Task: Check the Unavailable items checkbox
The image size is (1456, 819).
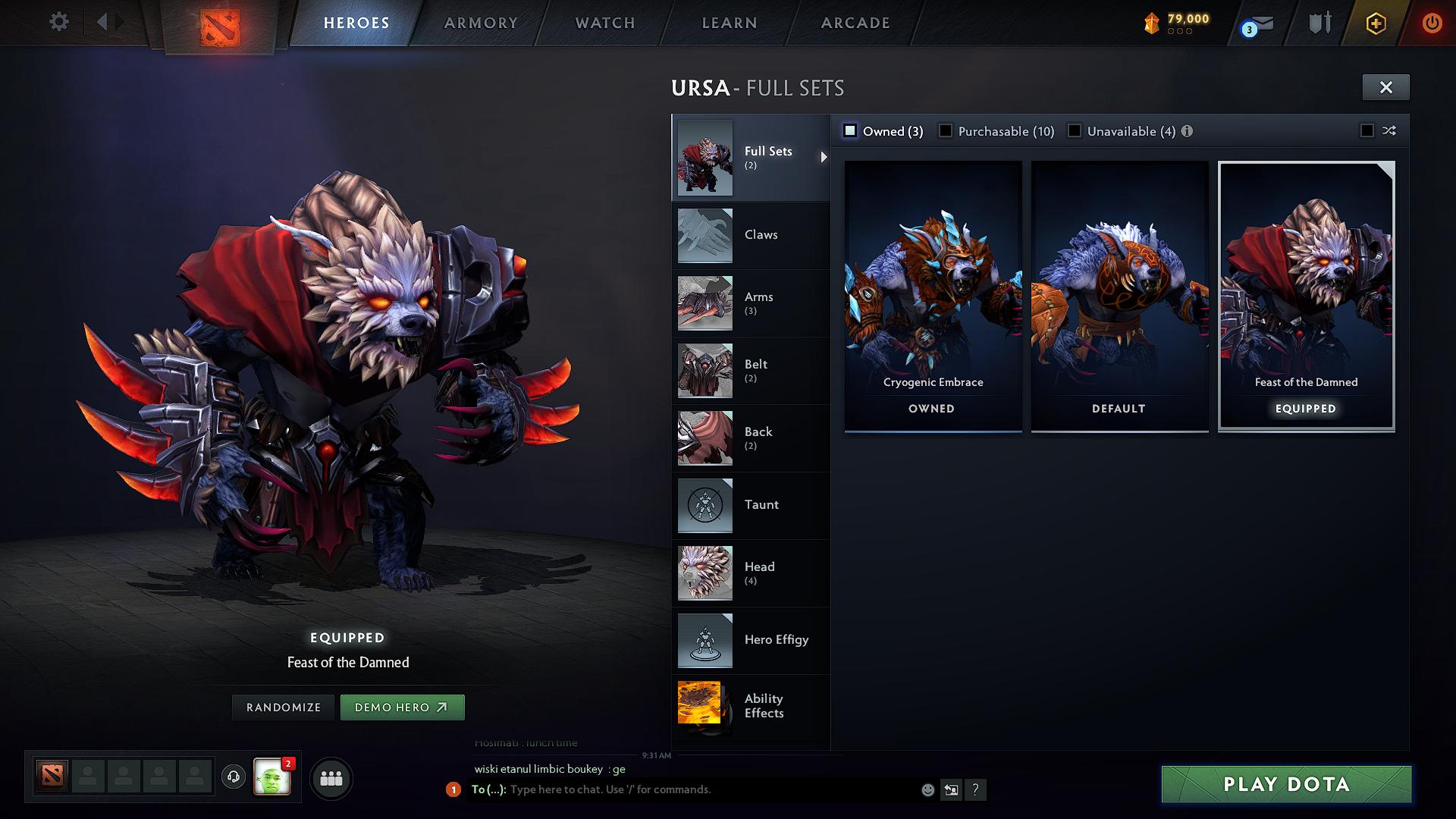Action: click(1075, 130)
